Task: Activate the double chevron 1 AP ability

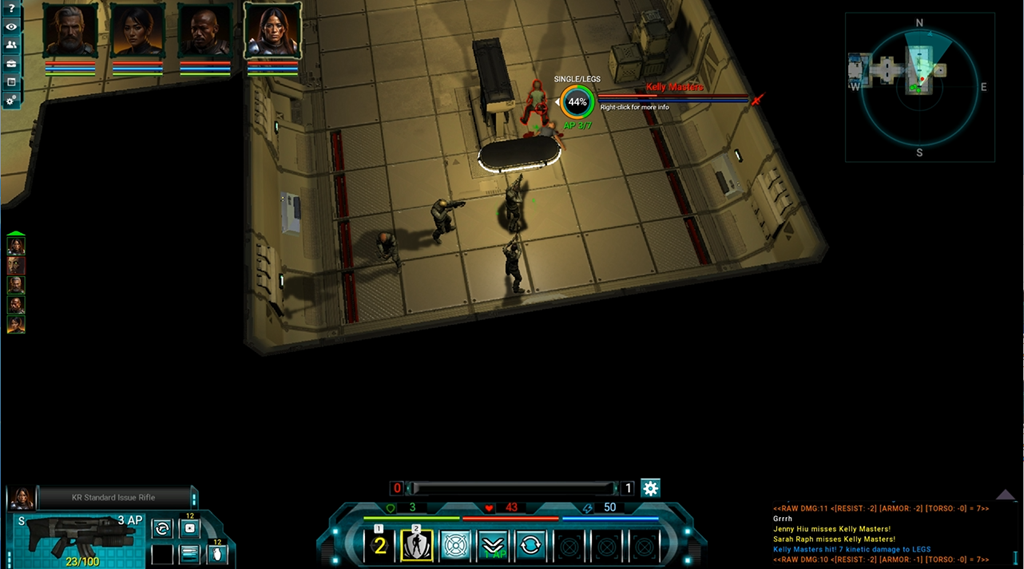Action: pos(493,545)
